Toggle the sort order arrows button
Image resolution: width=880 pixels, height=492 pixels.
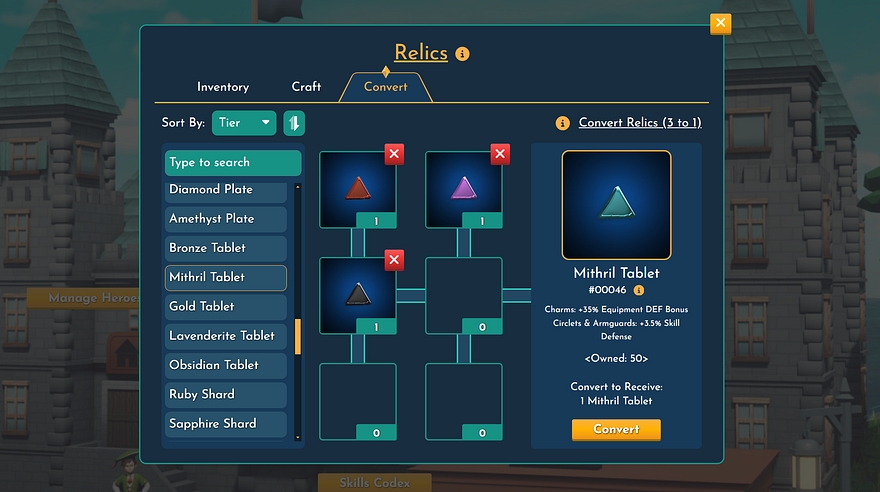click(294, 123)
